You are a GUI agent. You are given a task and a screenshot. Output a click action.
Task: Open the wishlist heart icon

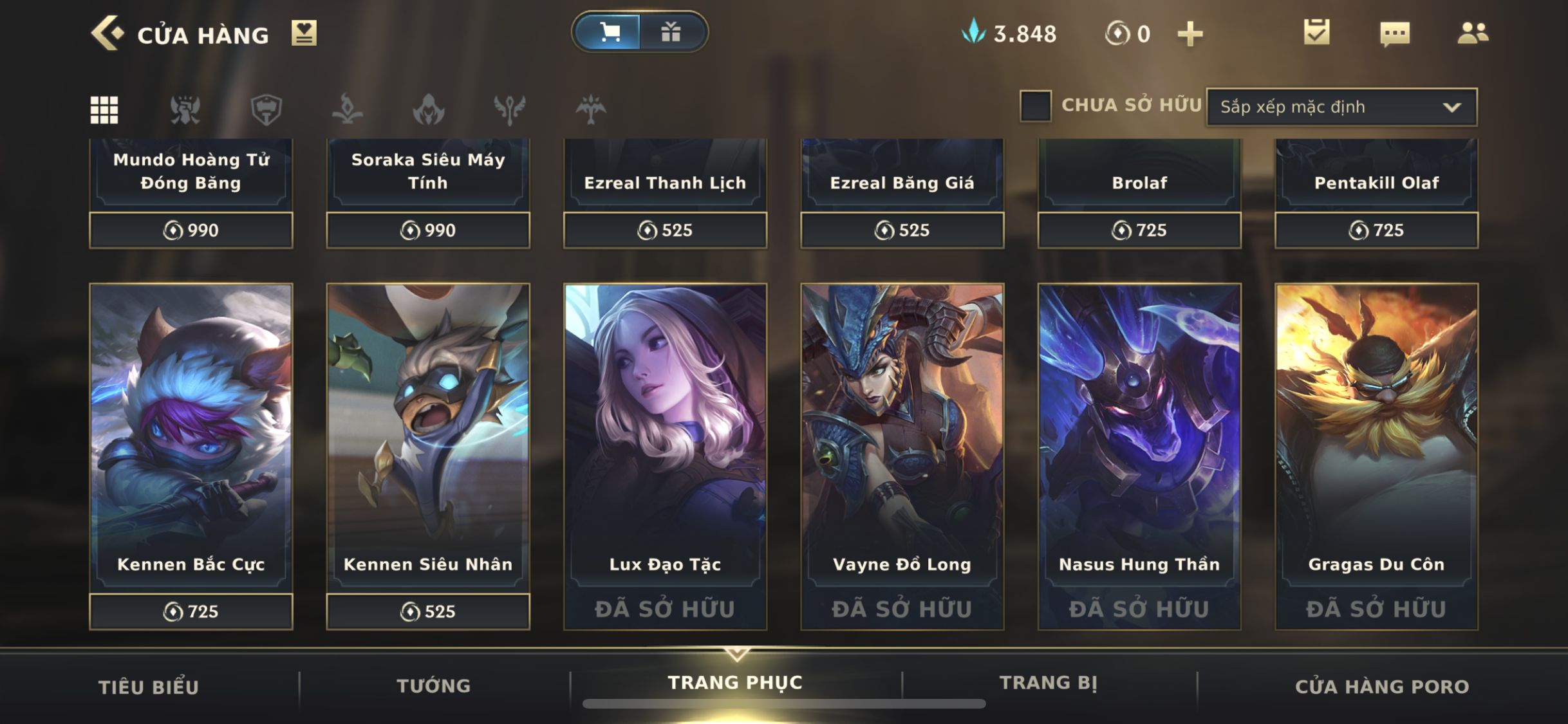304,33
